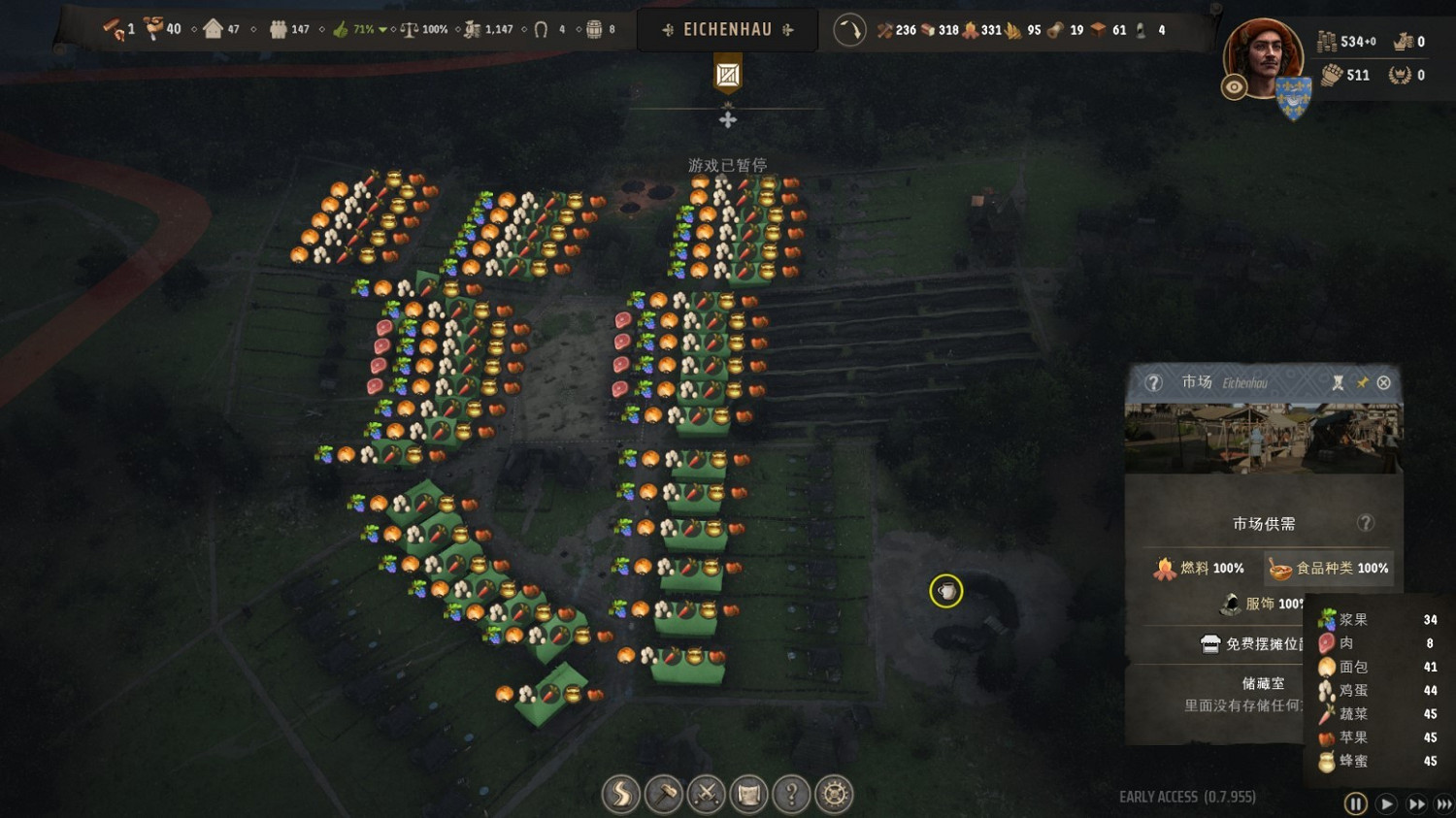Open the scroll map button

pyautogui.click(x=749, y=795)
